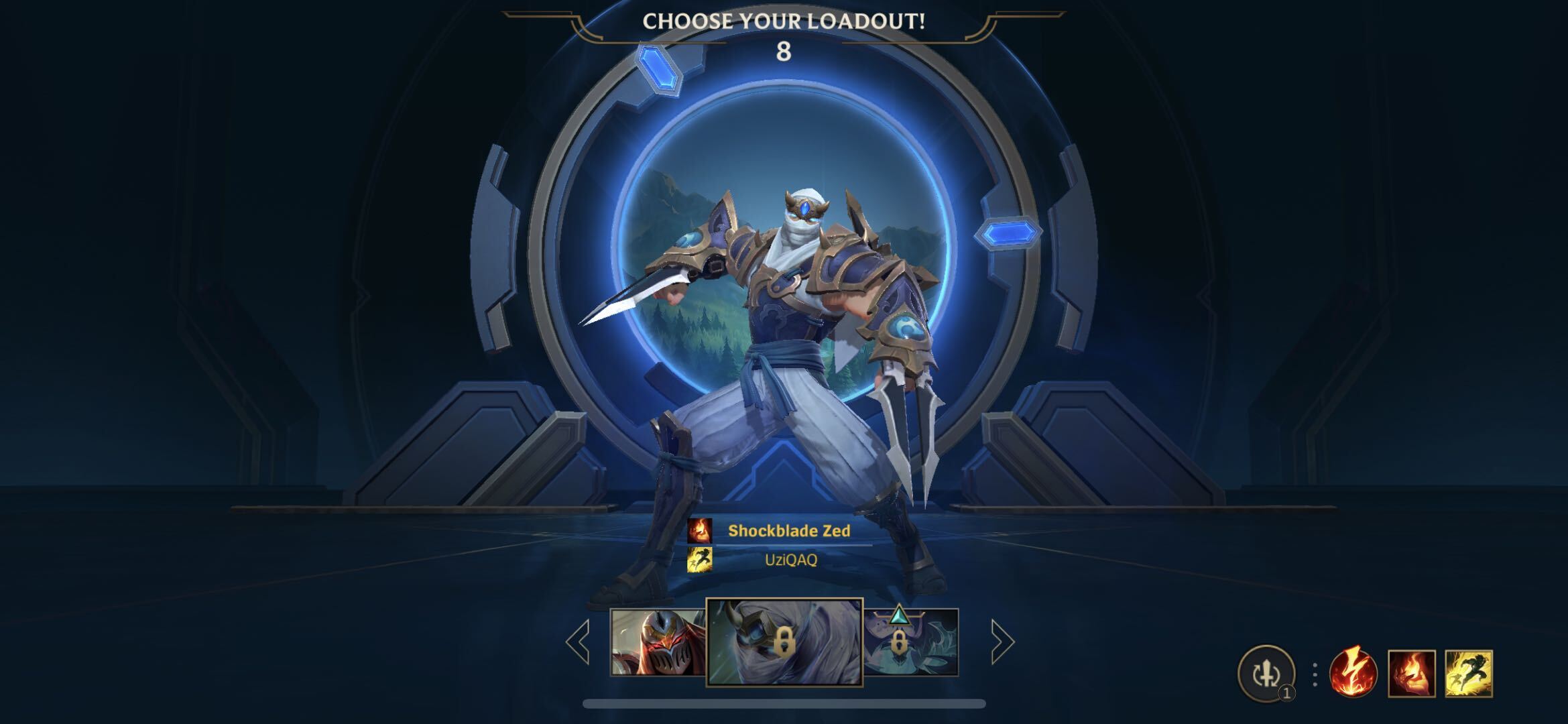This screenshot has height=724, width=1568.
Task: Show the next skin with the right arrow
Action: pyautogui.click(x=1002, y=642)
